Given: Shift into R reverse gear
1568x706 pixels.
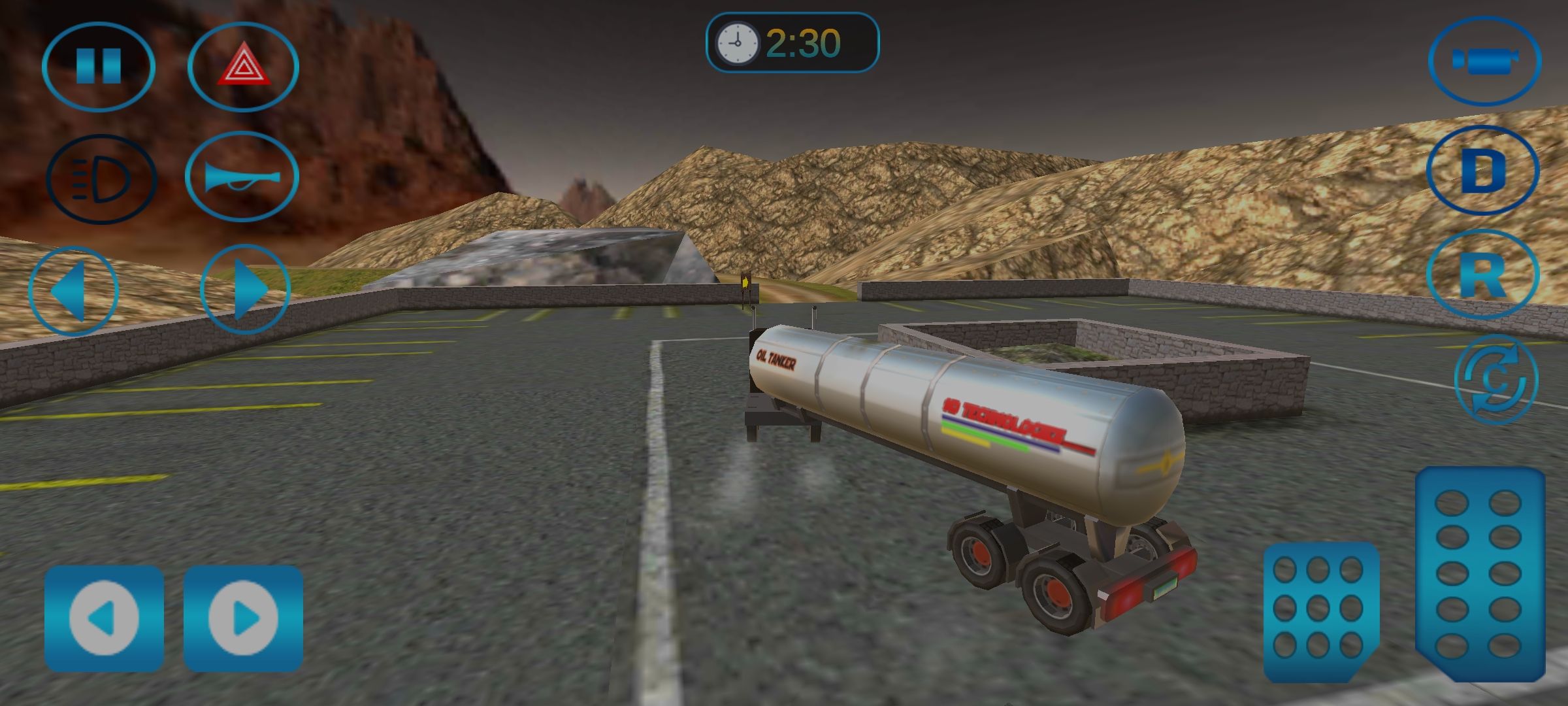Looking at the screenshot, I should click(1482, 275).
